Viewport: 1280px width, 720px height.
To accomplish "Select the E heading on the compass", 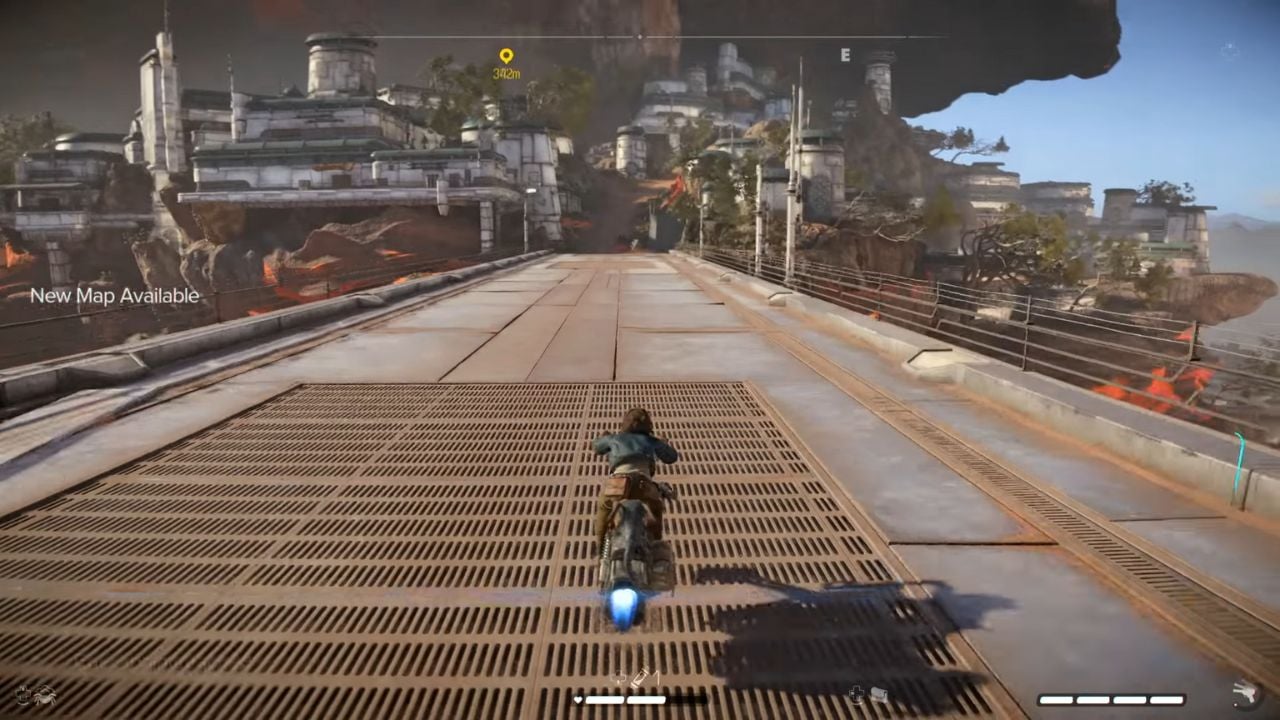I will [x=848, y=57].
